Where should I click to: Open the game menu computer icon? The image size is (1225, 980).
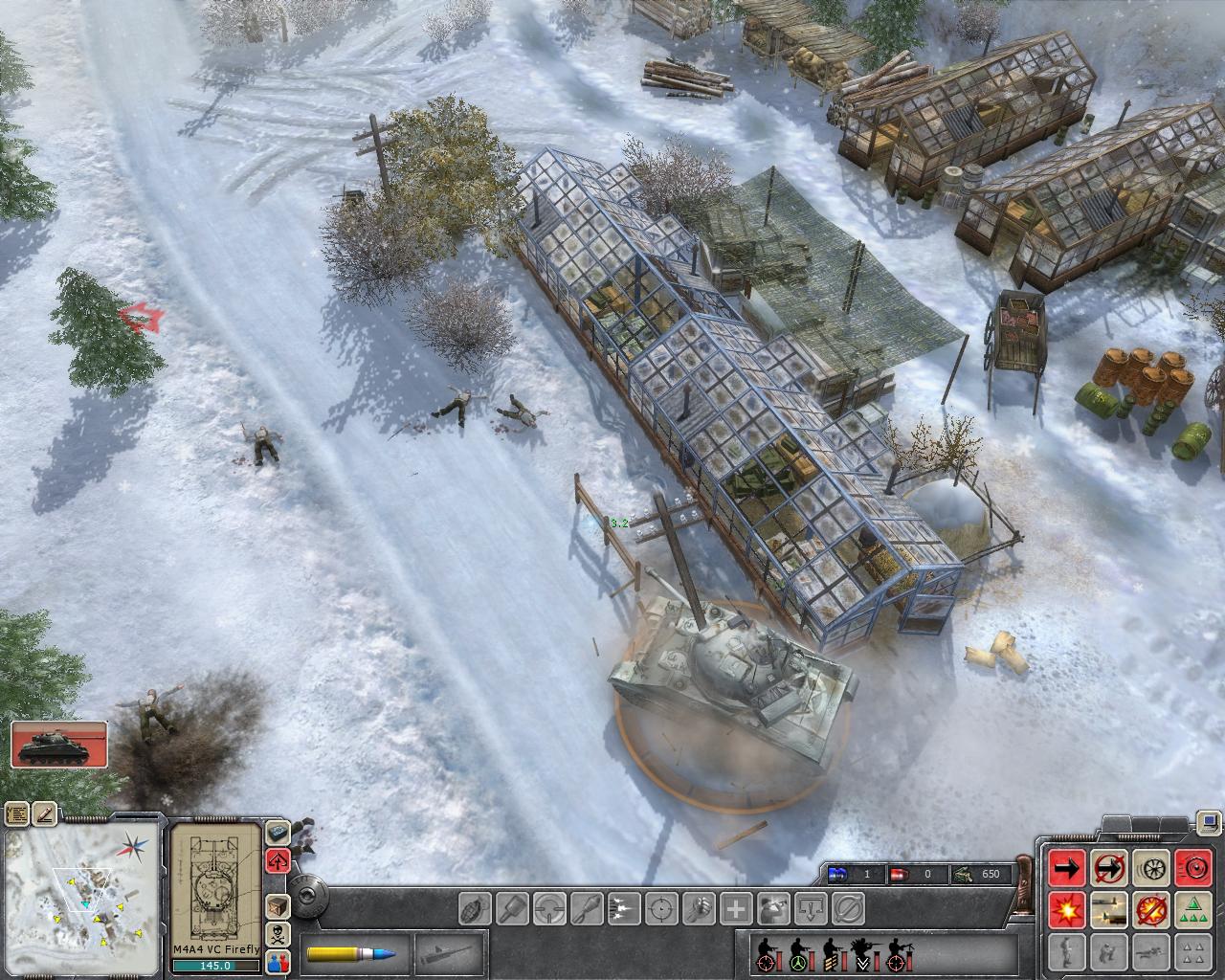tap(1210, 821)
